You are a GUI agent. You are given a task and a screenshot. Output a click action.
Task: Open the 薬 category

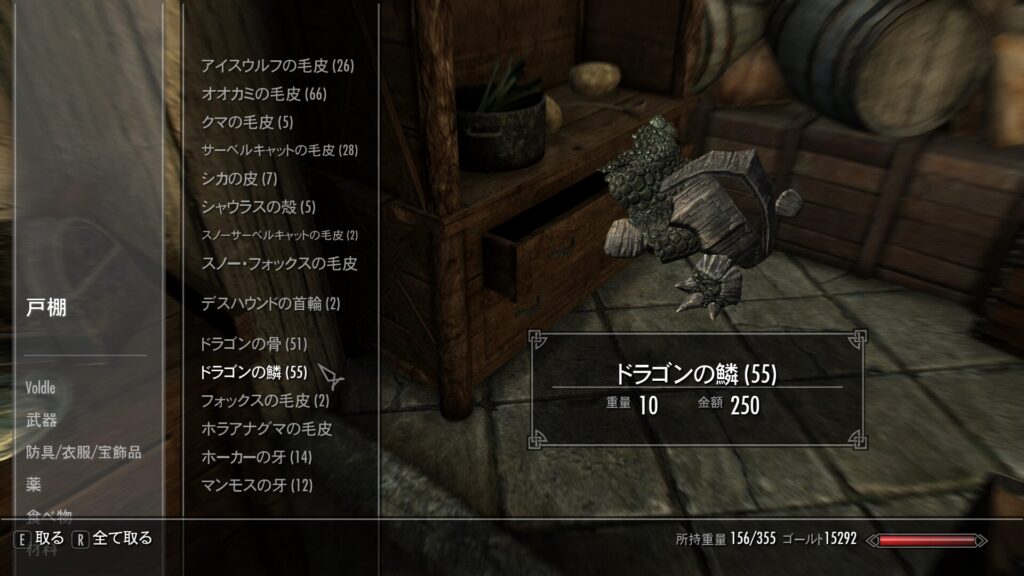[x=34, y=484]
